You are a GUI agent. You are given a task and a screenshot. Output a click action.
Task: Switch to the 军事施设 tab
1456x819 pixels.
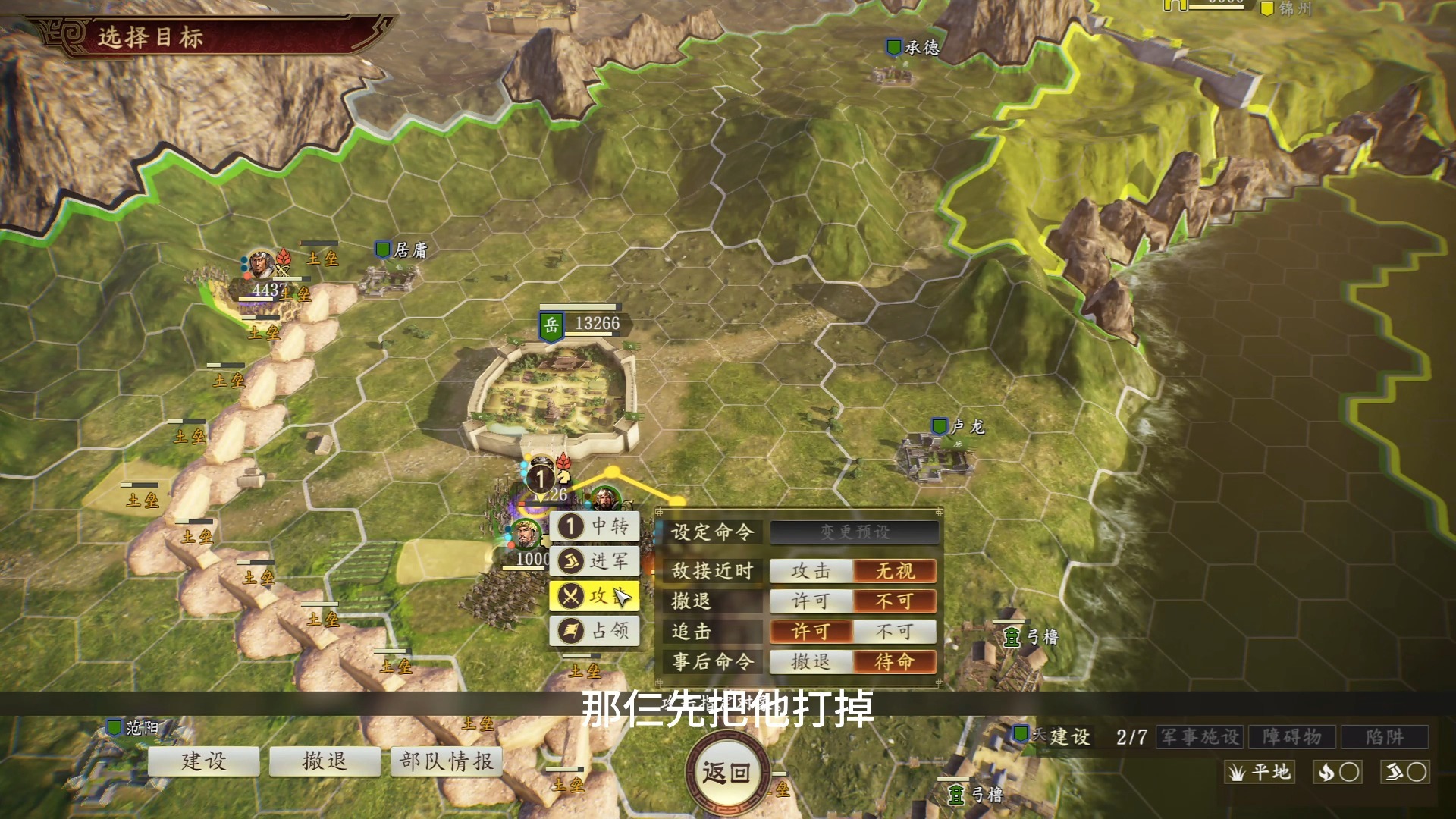[x=1198, y=736]
